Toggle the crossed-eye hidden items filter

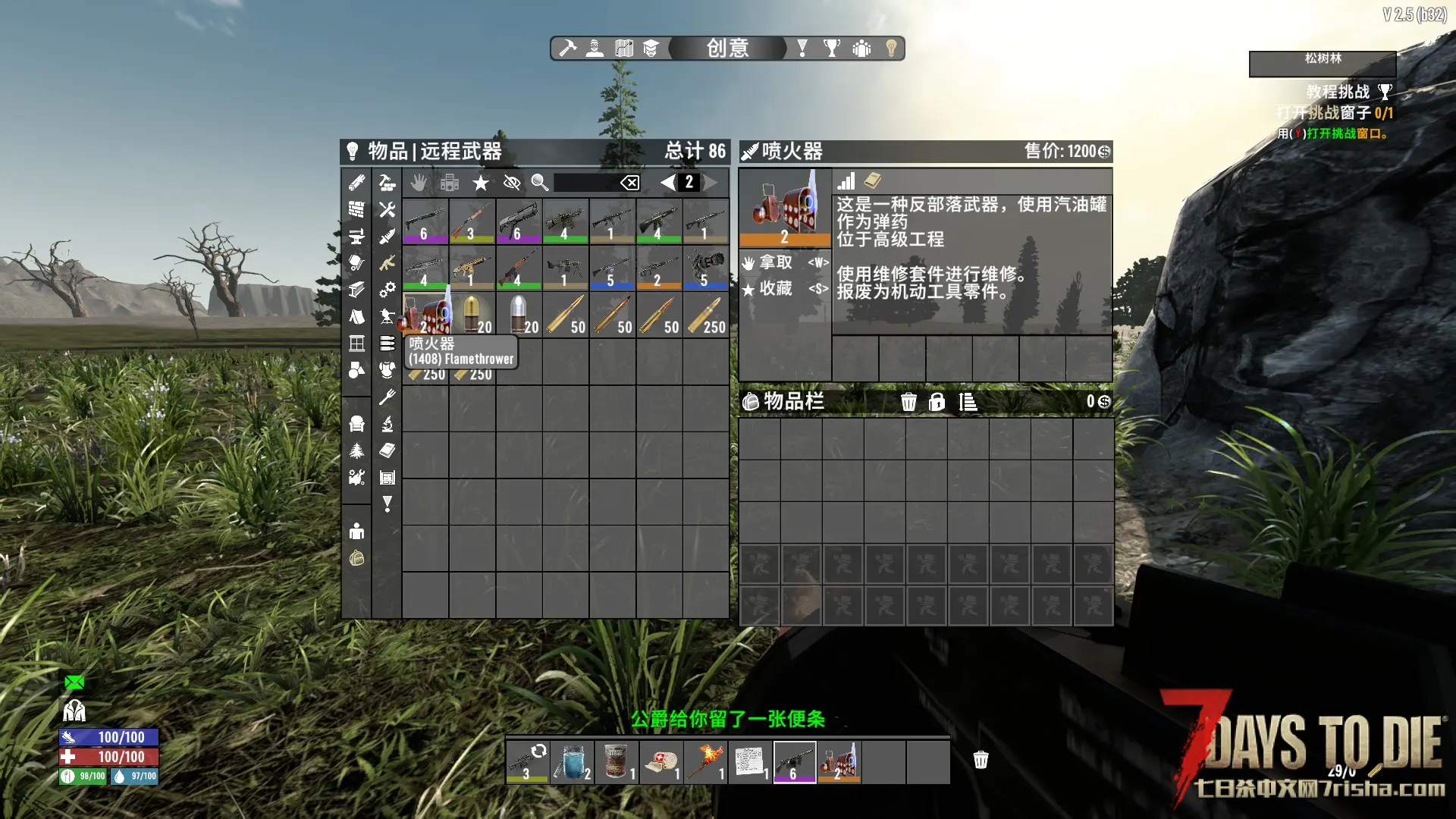click(x=512, y=183)
